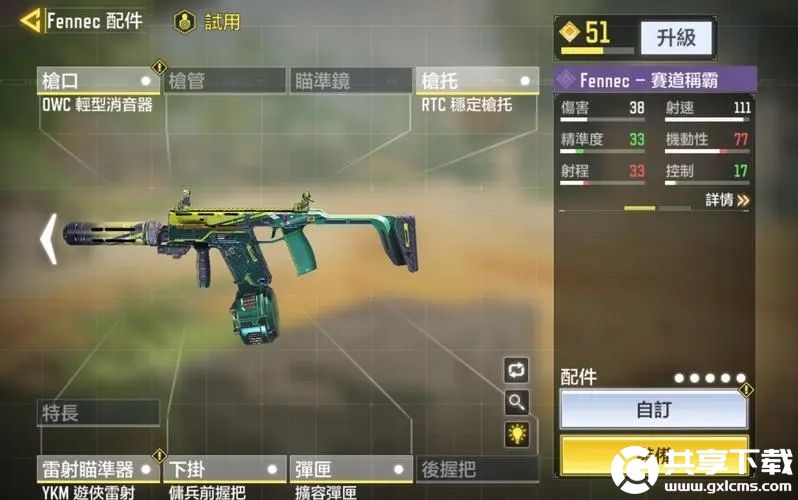Screen dimensions: 798x500
Task: Open the 瞄準鏡 optic slot
Action: pos(351,80)
